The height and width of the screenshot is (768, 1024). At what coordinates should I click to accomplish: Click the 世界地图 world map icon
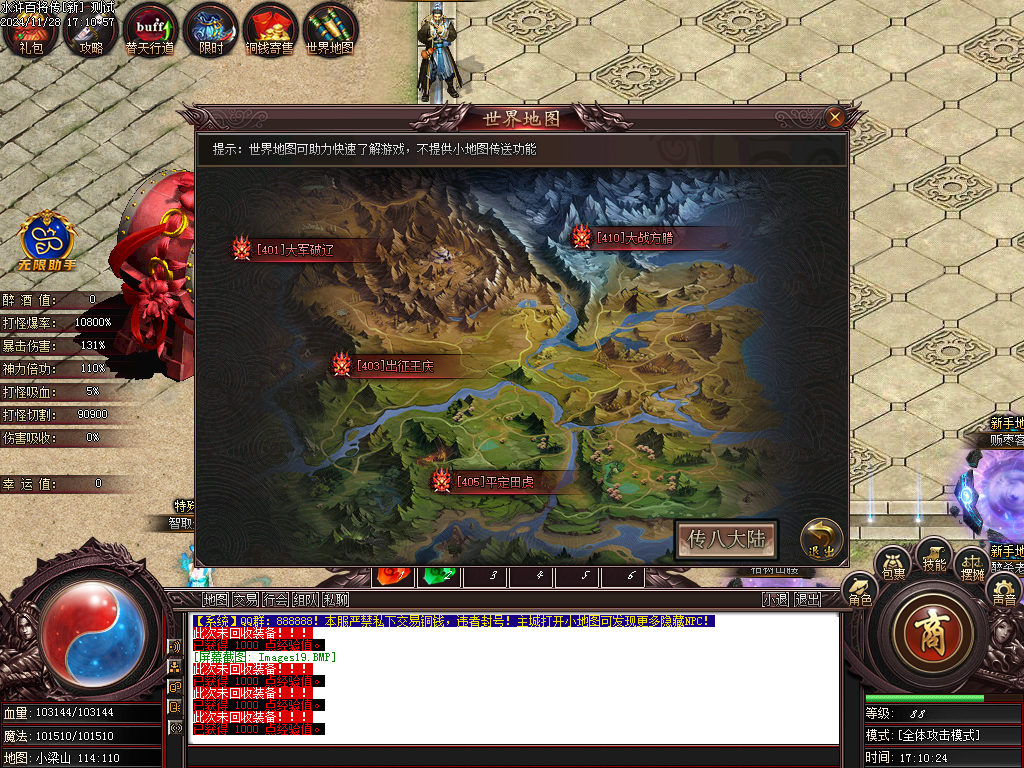[330, 30]
